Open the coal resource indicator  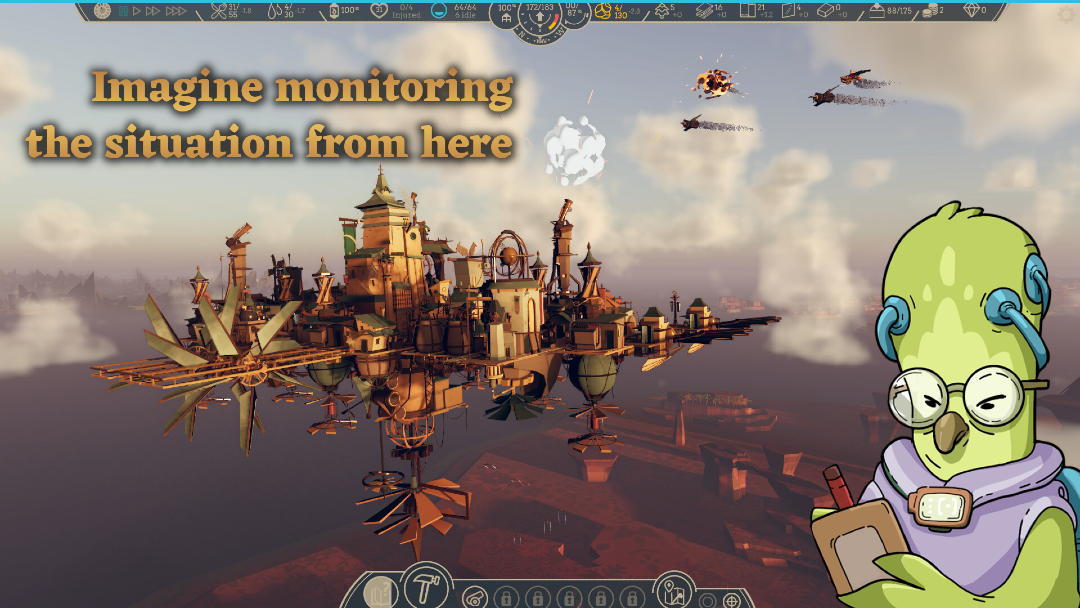click(333, 11)
